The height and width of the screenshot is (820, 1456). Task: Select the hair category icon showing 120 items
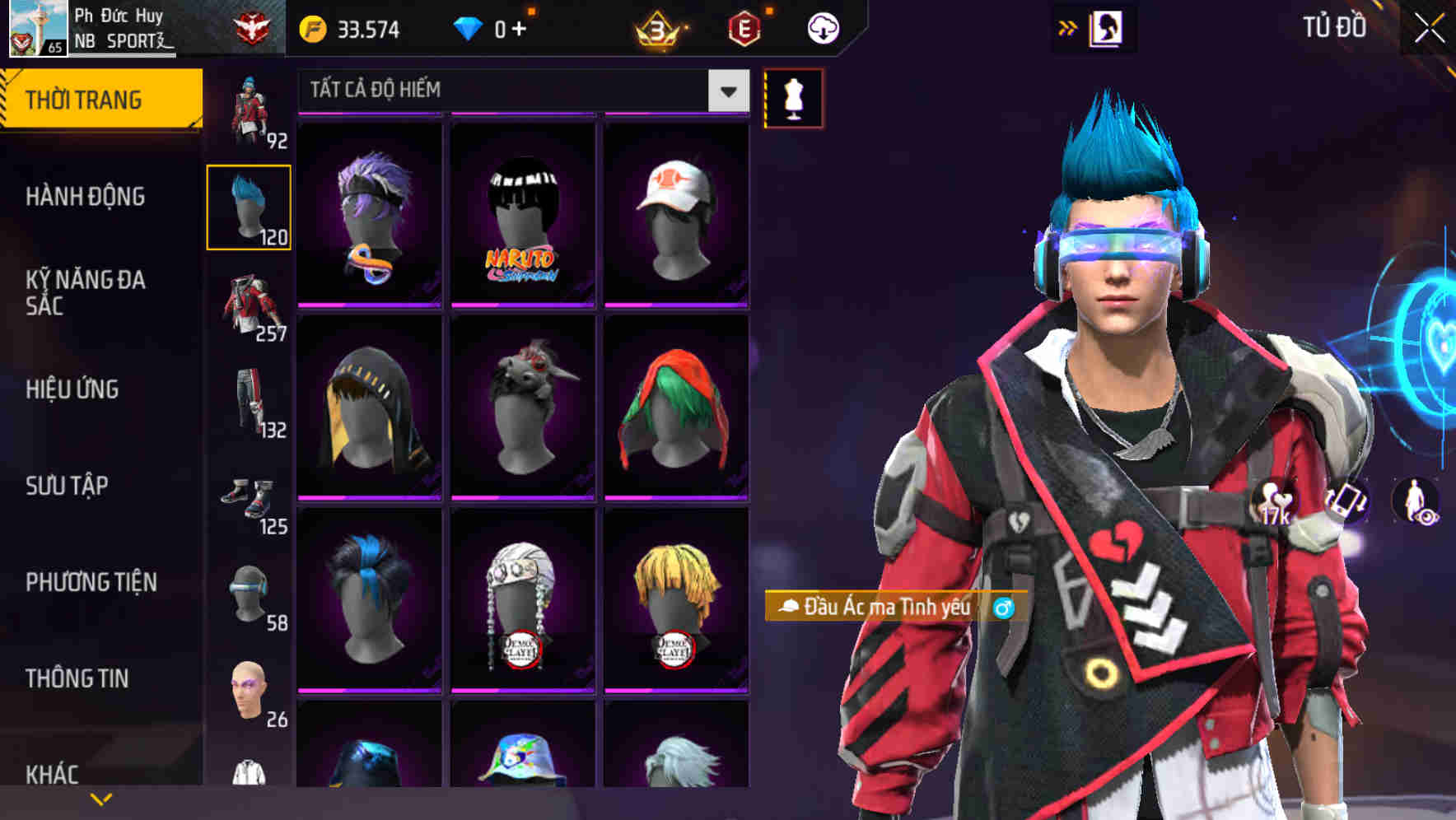[249, 206]
